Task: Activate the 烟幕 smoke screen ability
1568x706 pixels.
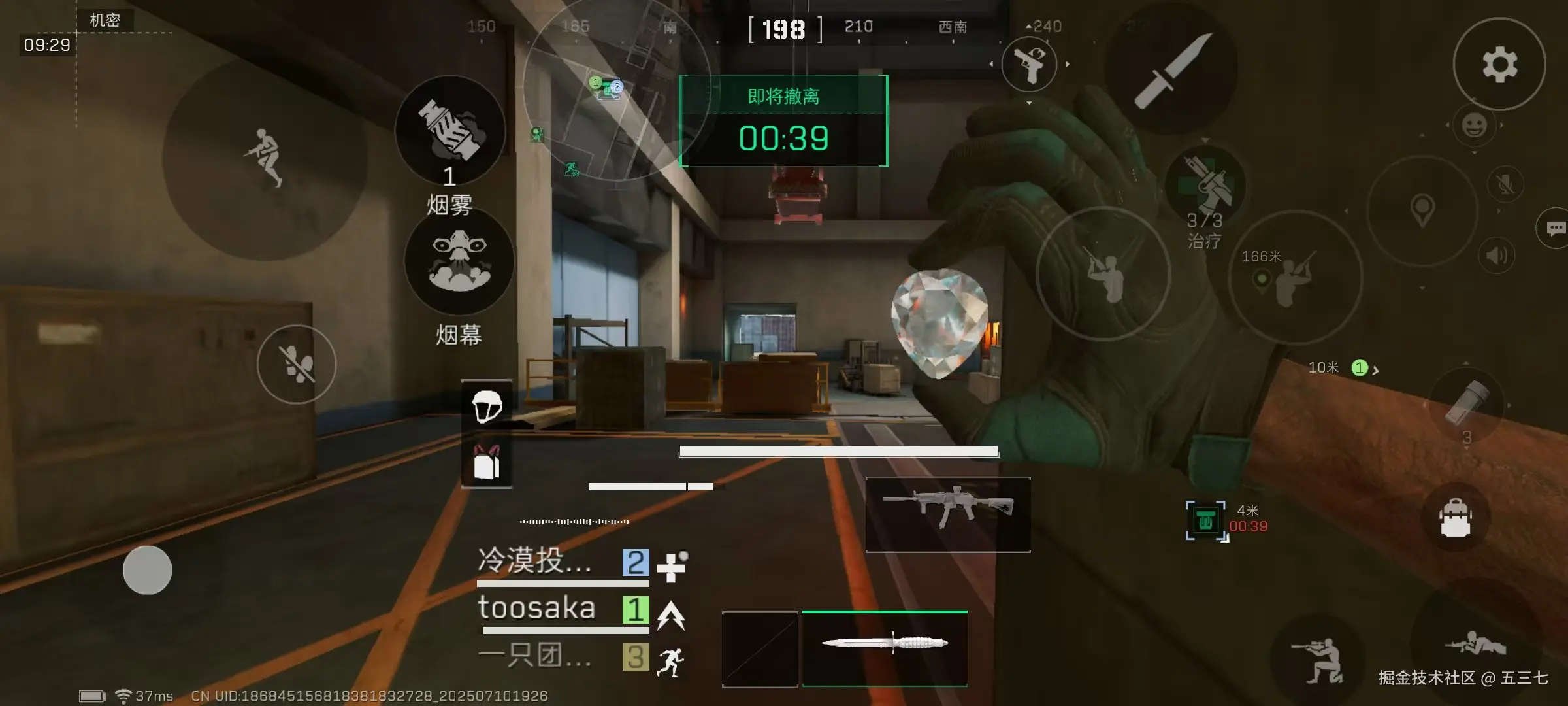Action: (459, 261)
